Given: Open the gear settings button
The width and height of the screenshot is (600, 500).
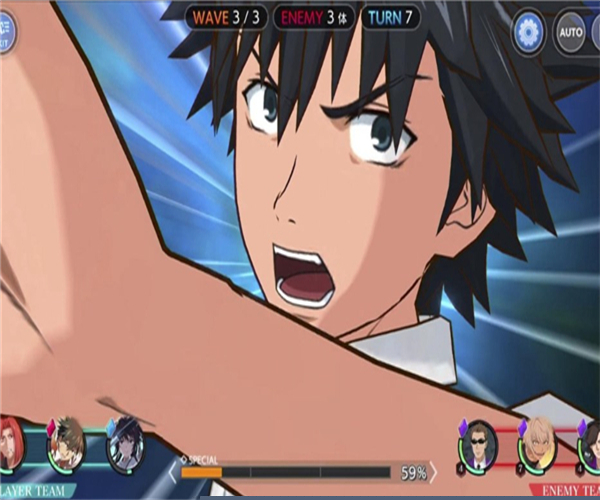Looking at the screenshot, I should (x=527, y=32).
